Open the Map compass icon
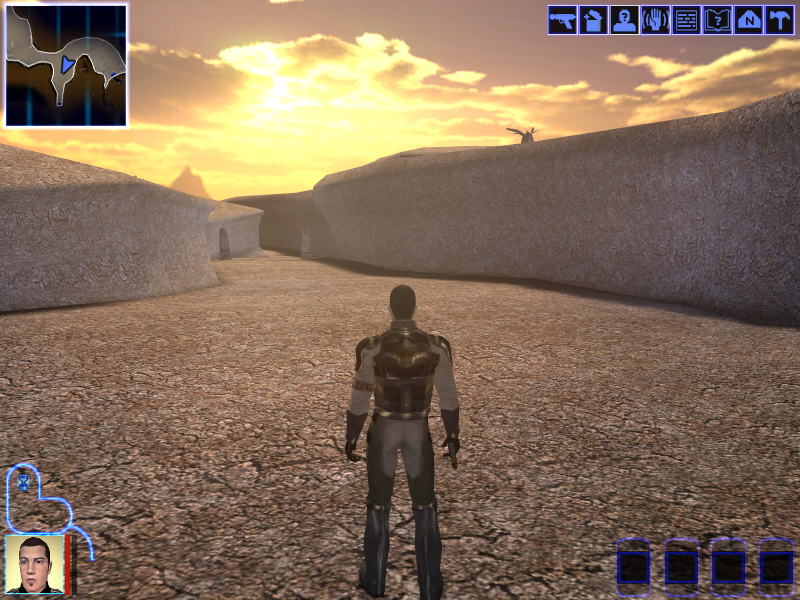The image size is (800, 600). pos(748,20)
